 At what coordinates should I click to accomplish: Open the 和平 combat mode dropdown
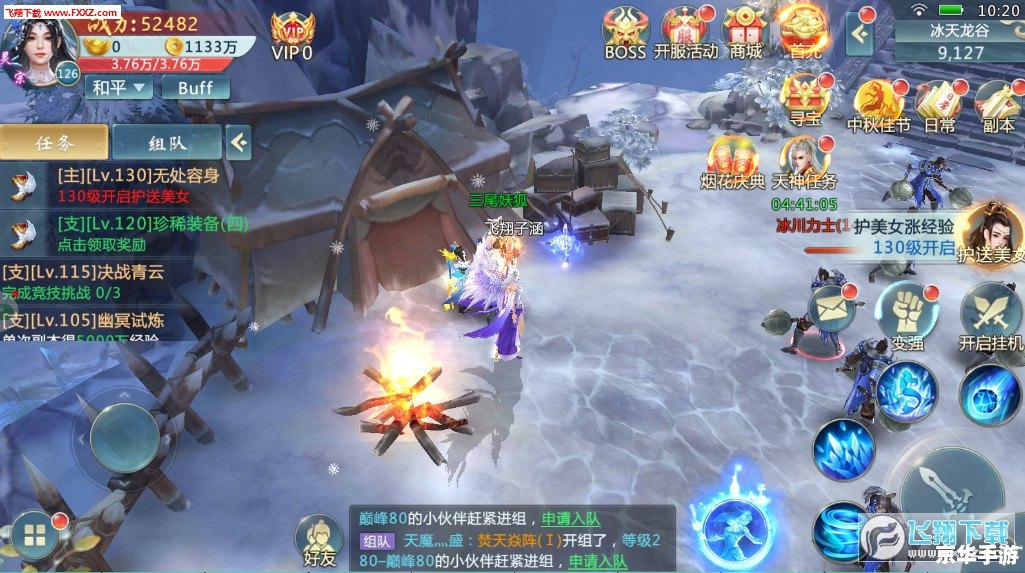118,87
